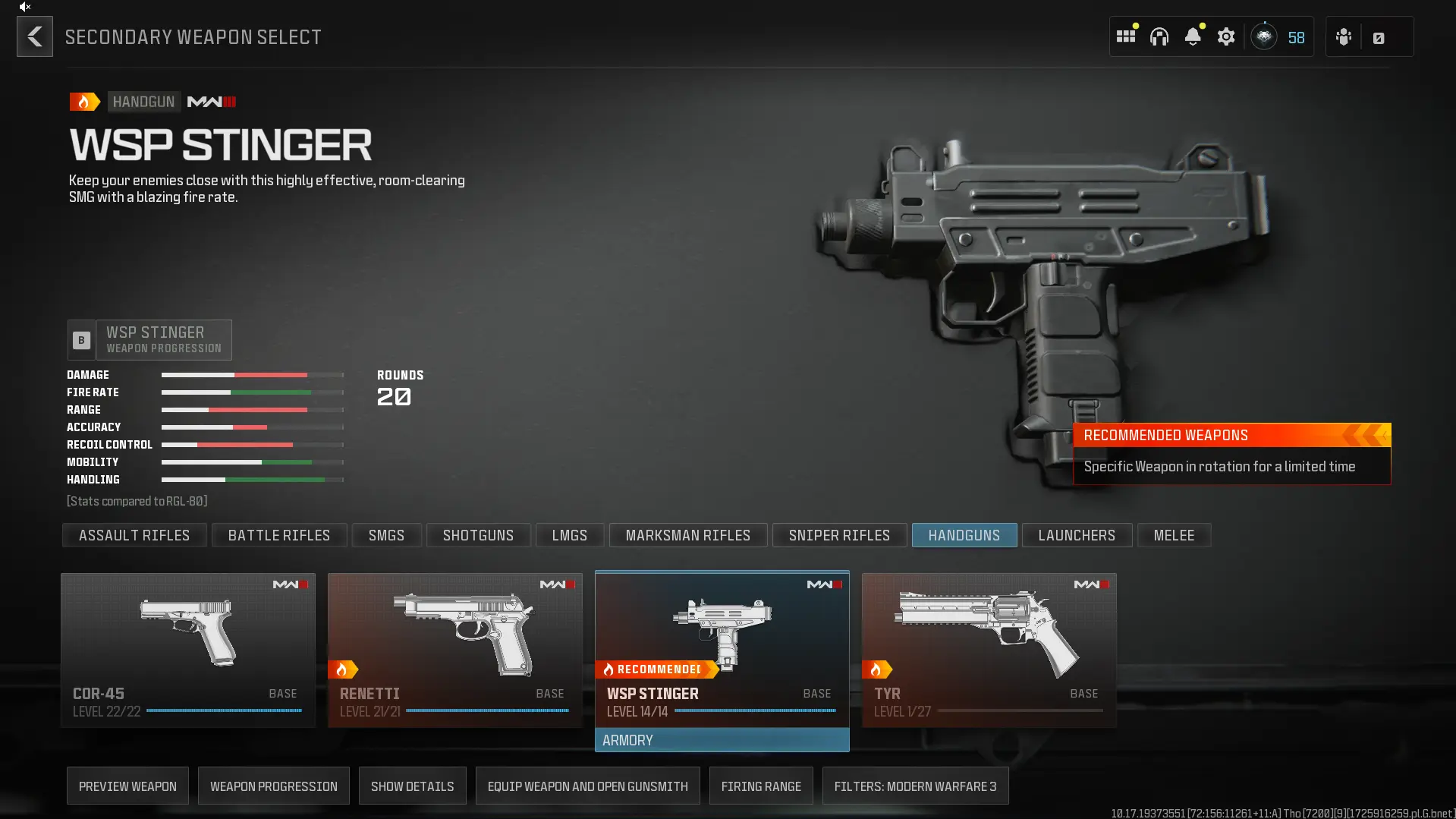Show details for the WSP Stinger
Viewport: 1456px width, 819px height.
tap(412, 786)
